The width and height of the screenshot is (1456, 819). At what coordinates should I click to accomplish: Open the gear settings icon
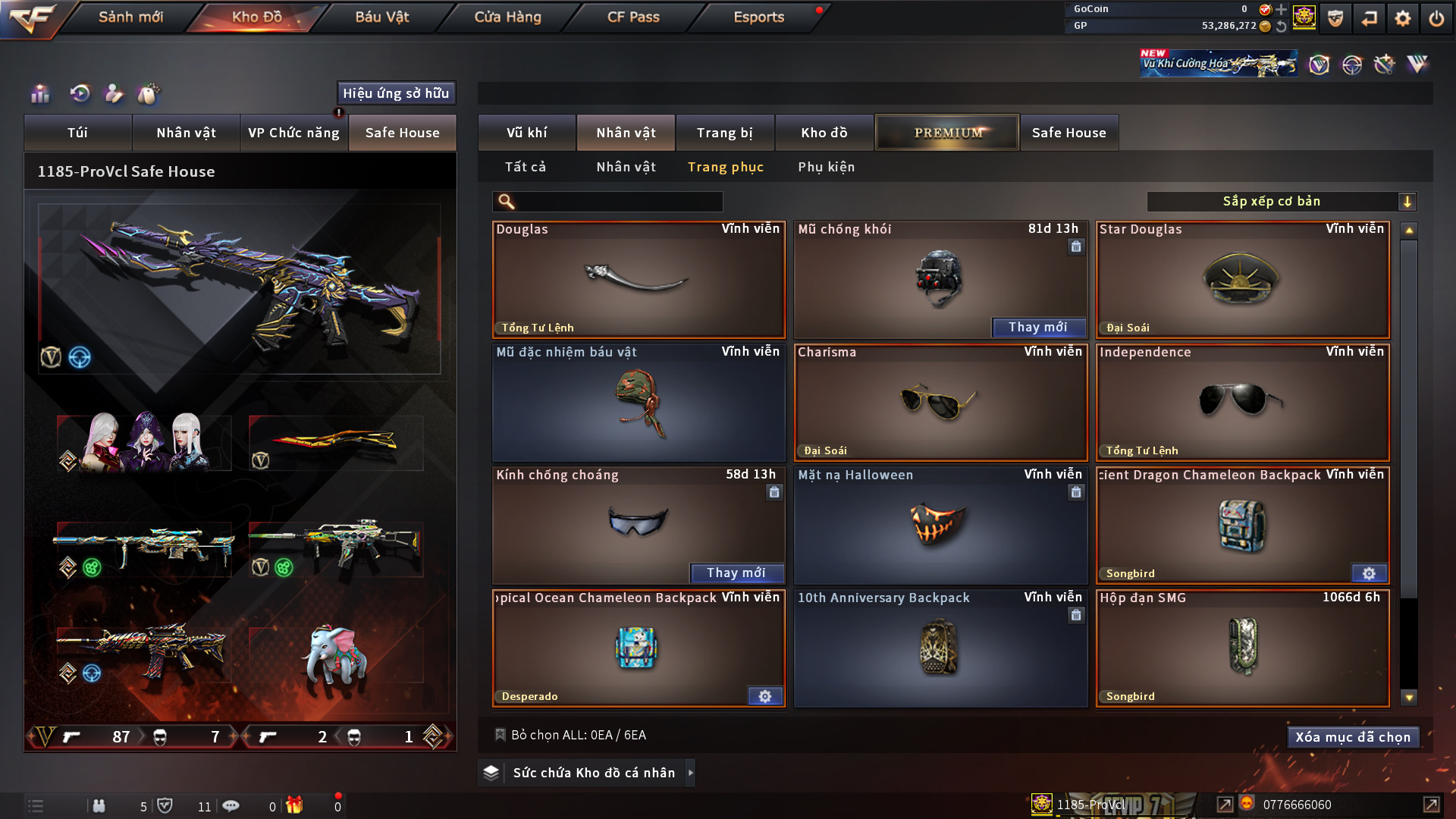(1403, 18)
